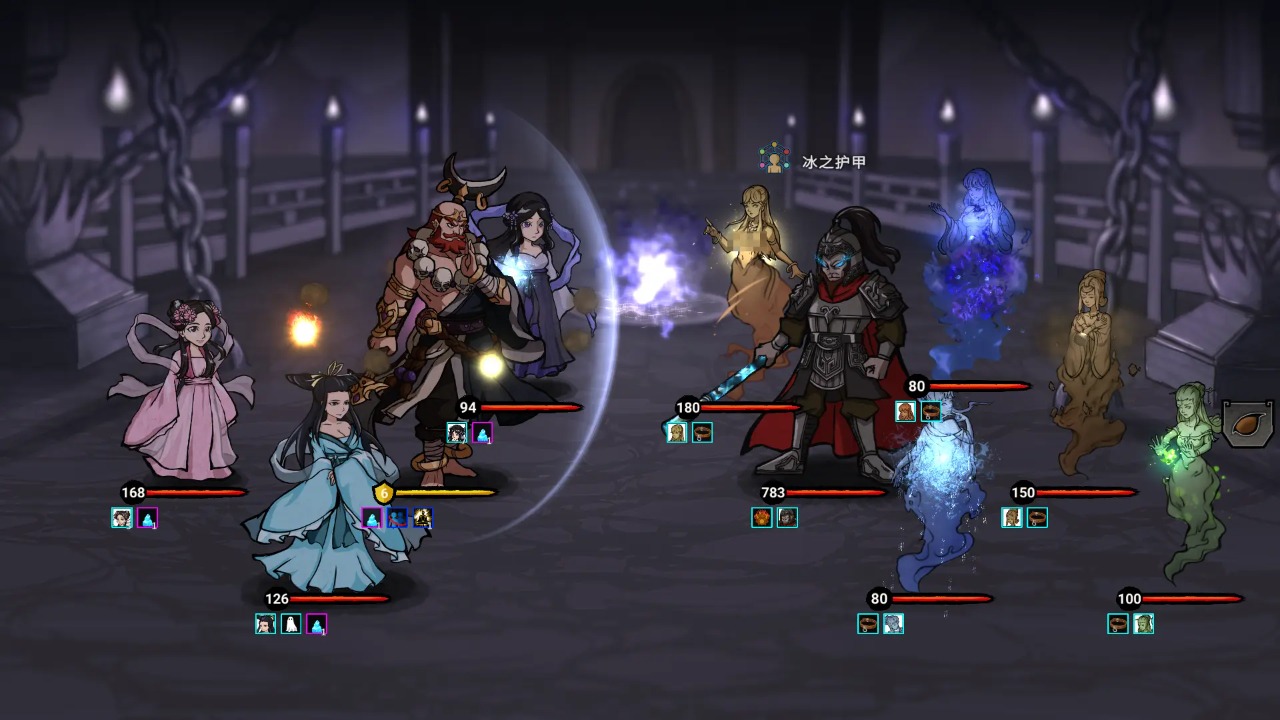Image resolution: width=1280 pixels, height=720 pixels.
Task: Check the collar status icon under 100 HP bar
Action: pos(1118,624)
